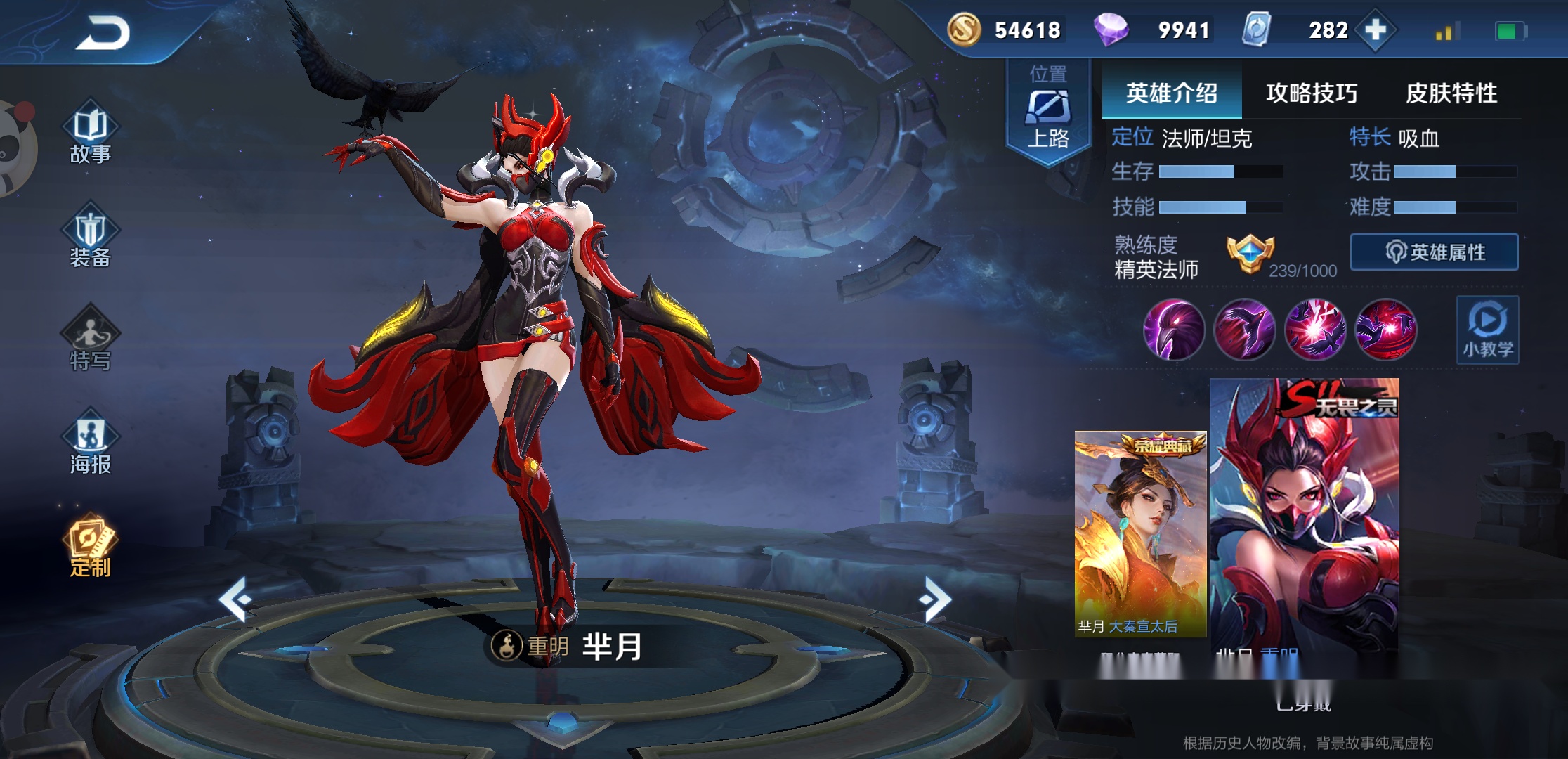Open the 装备 equipment section
The height and width of the screenshot is (759, 1568).
[91, 239]
